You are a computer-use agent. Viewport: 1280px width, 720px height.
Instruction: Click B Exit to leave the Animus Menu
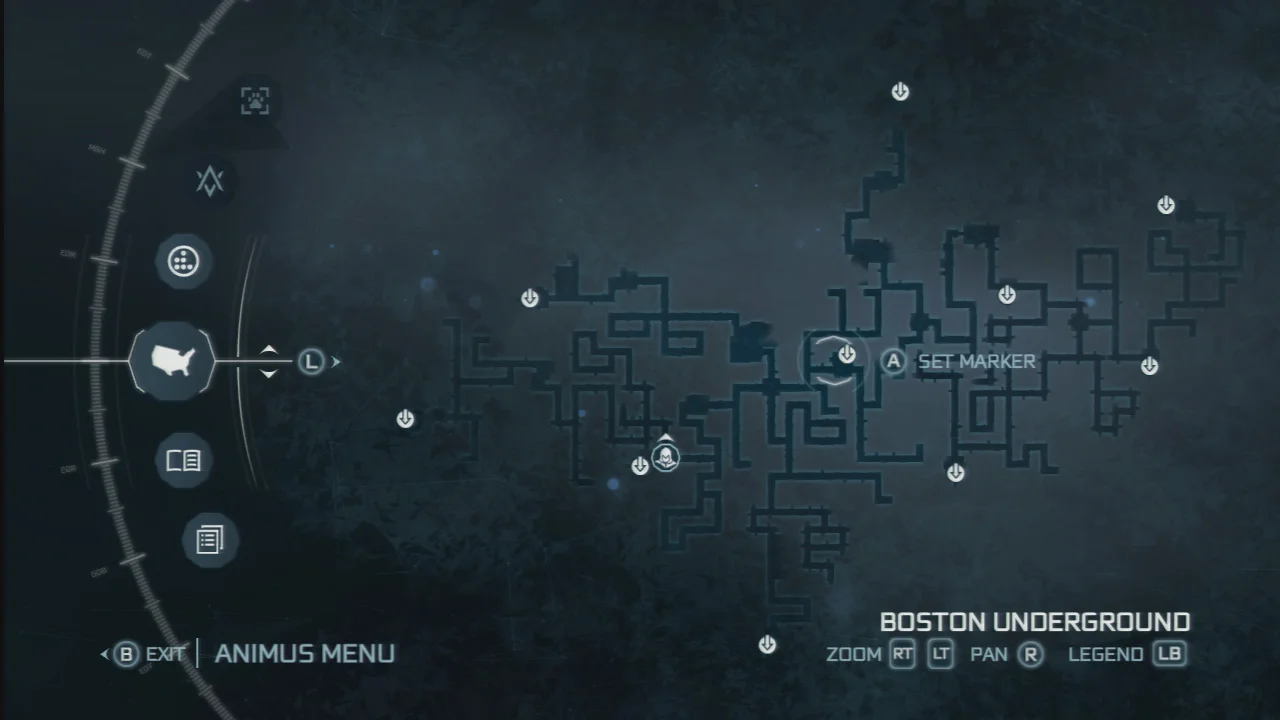click(146, 655)
